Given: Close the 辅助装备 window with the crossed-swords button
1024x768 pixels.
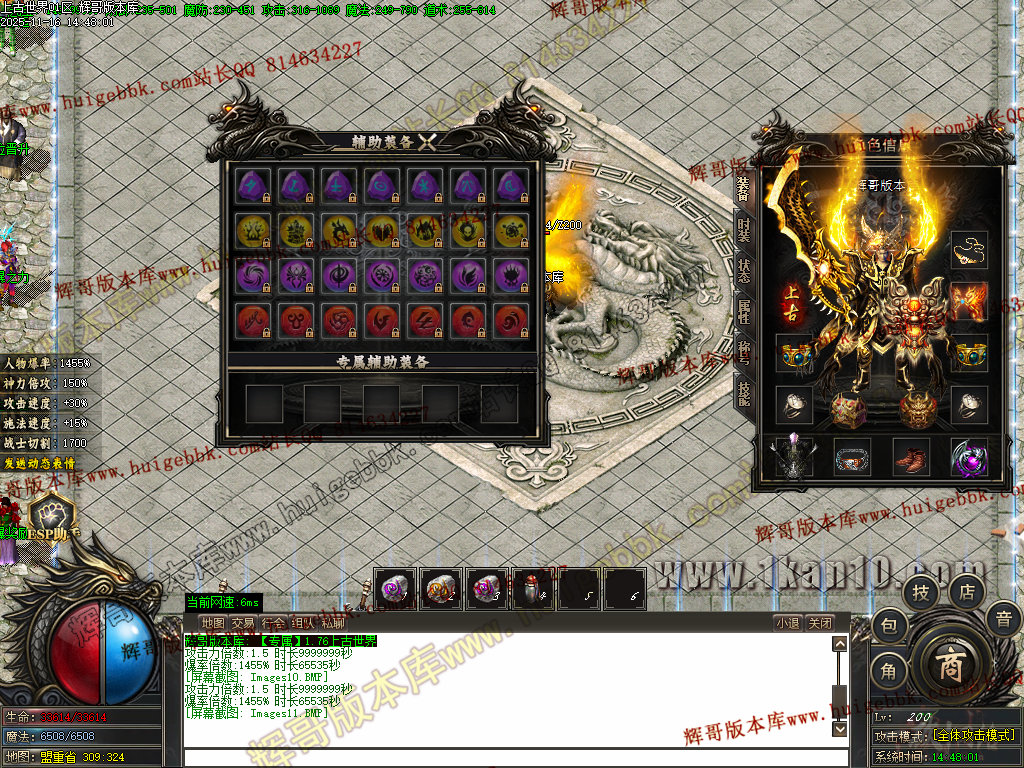Looking at the screenshot, I should point(428,142).
